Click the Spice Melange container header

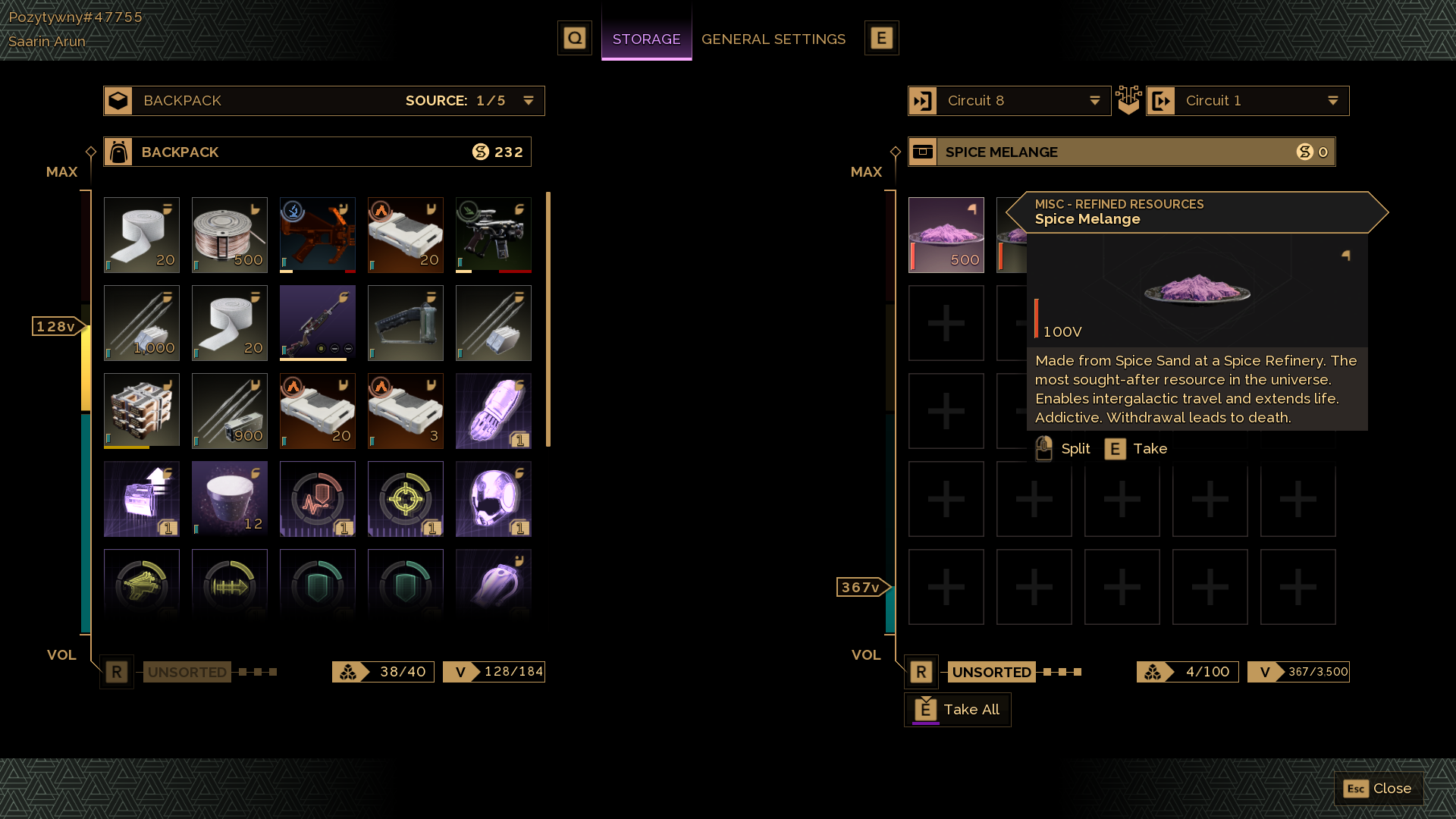(1121, 152)
